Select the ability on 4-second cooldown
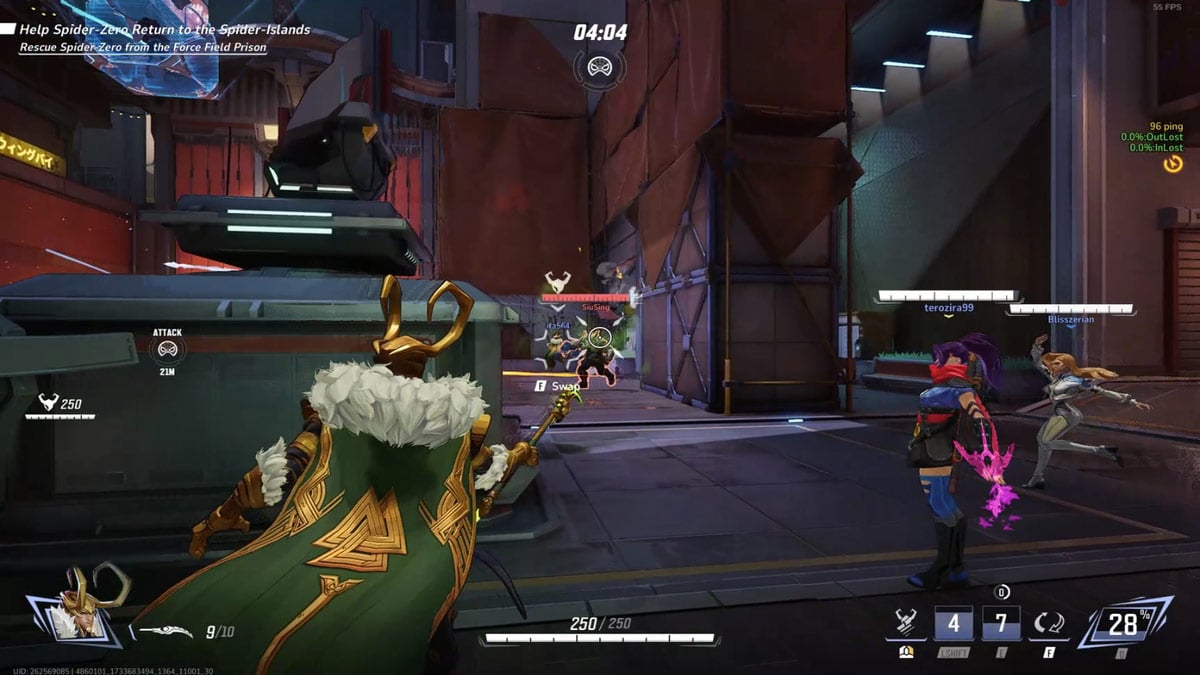Image resolution: width=1200 pixels, height=675 pixels. (952, 624)
